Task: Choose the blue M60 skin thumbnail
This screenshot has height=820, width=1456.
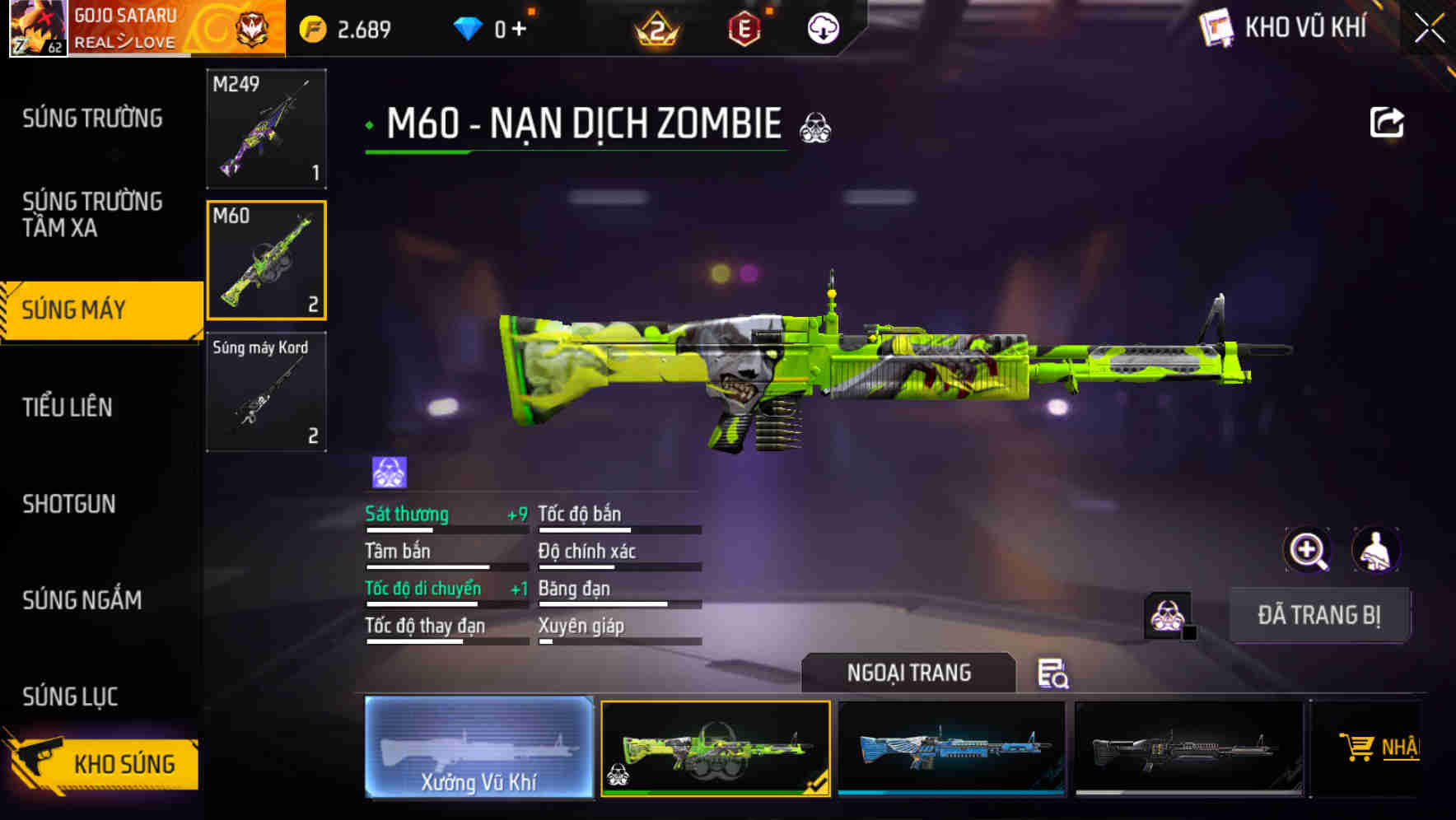Action: coord(951,748)
